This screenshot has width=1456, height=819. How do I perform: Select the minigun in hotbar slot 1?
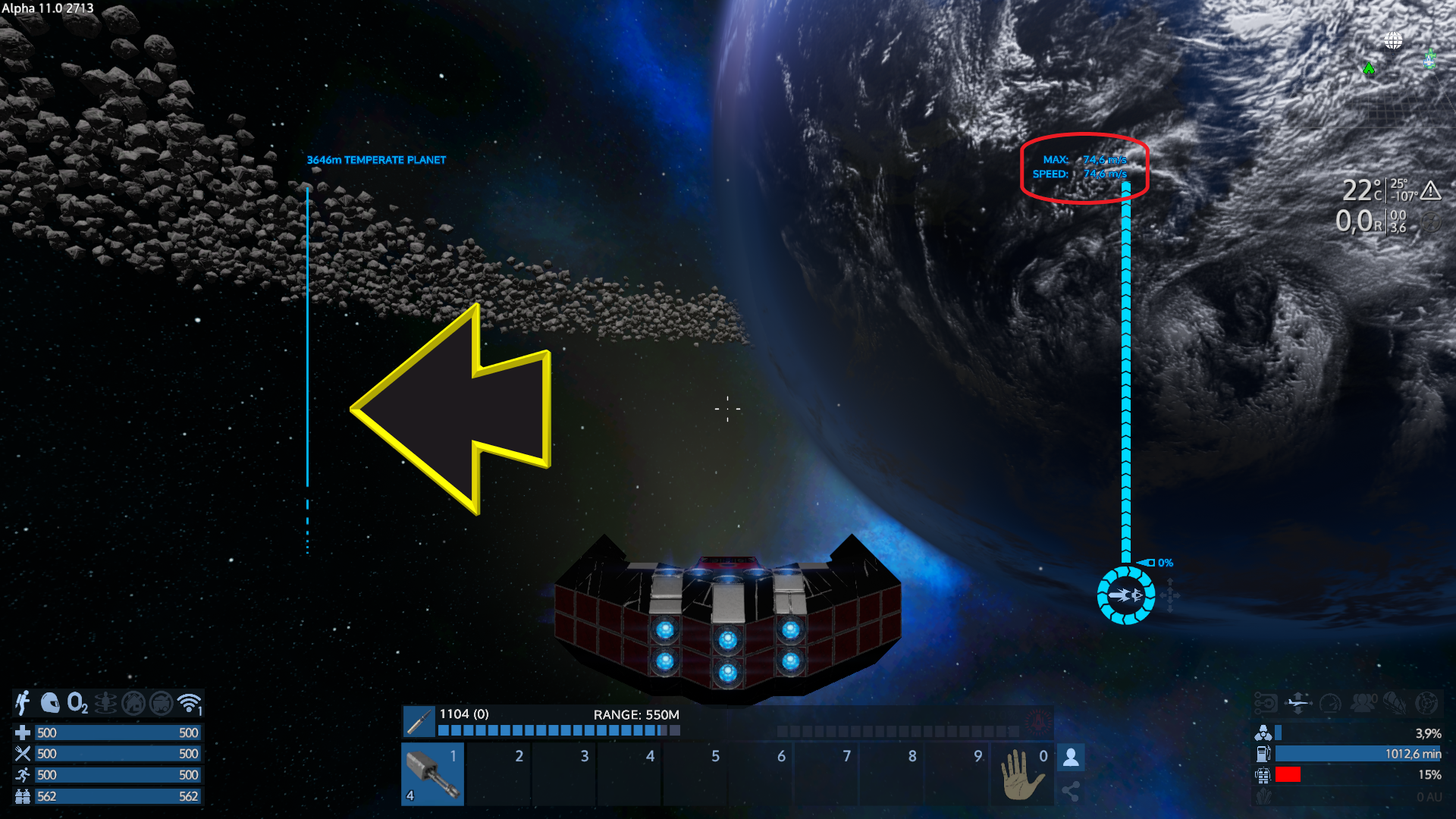click(x=432, y=773)
